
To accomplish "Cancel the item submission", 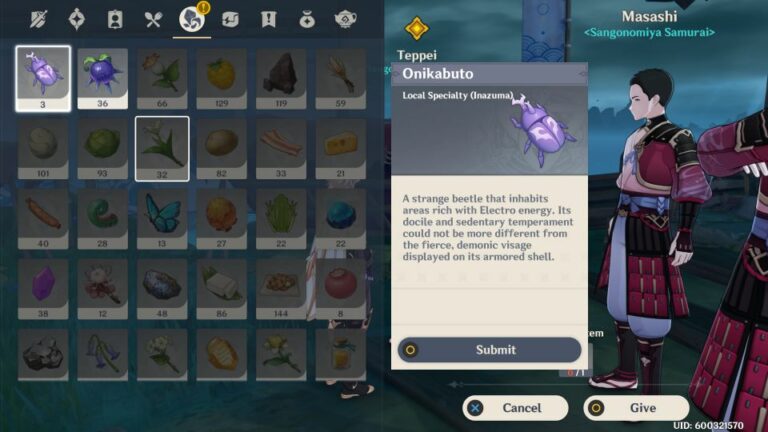I will click(515, 408).
